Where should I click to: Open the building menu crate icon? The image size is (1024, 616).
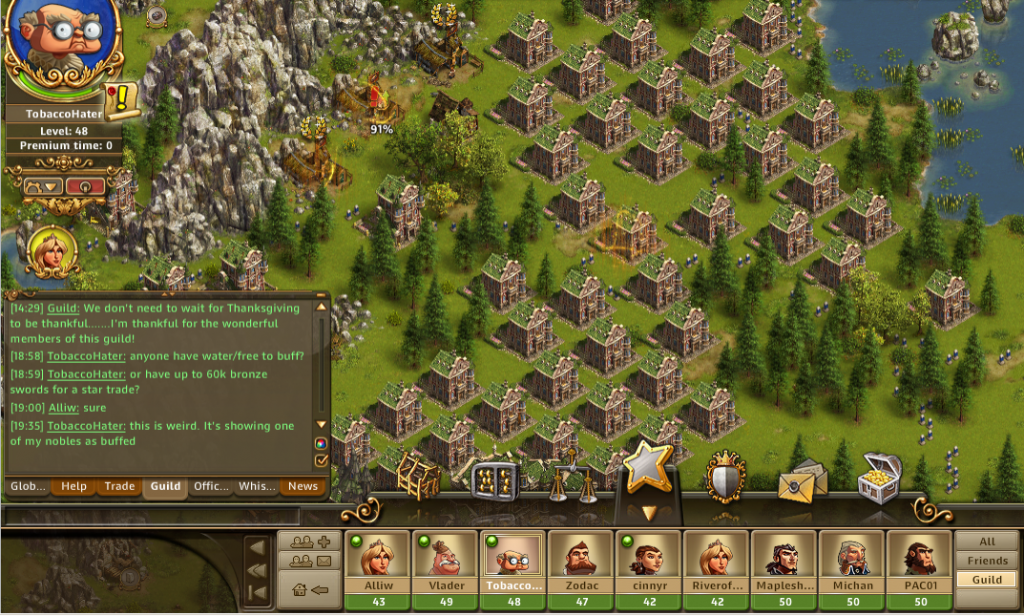[419, 476]
